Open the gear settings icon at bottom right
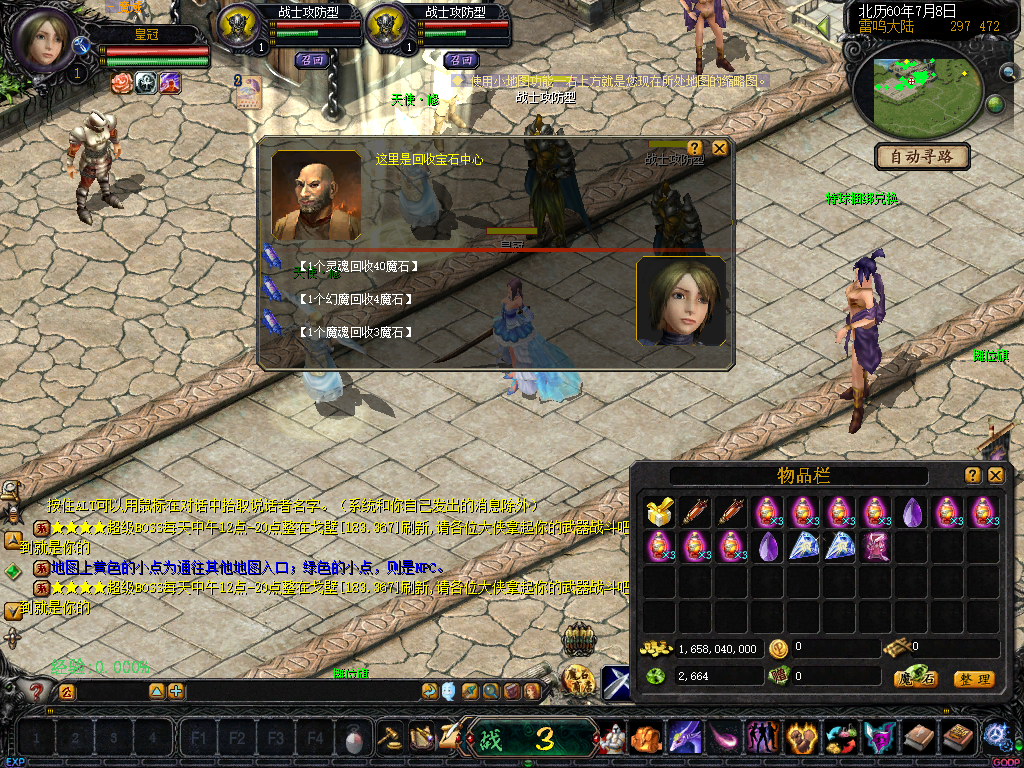 pyautogui.click(x=997, y=736)
